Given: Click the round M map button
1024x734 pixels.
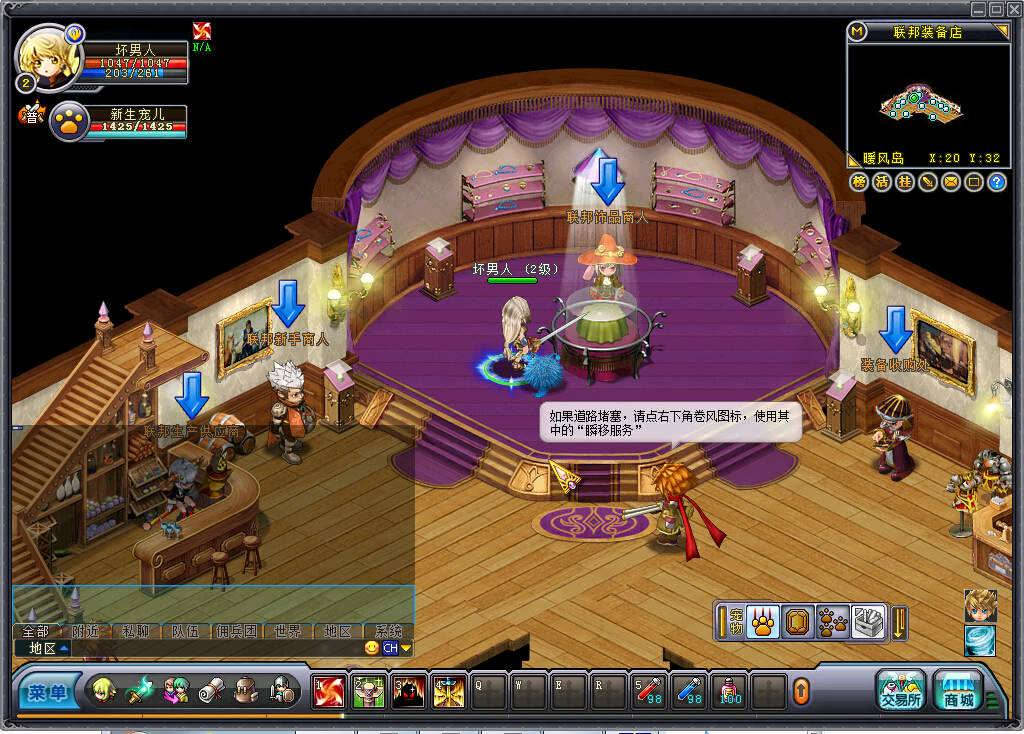Looking at the screenshot, I should [857, 32].
